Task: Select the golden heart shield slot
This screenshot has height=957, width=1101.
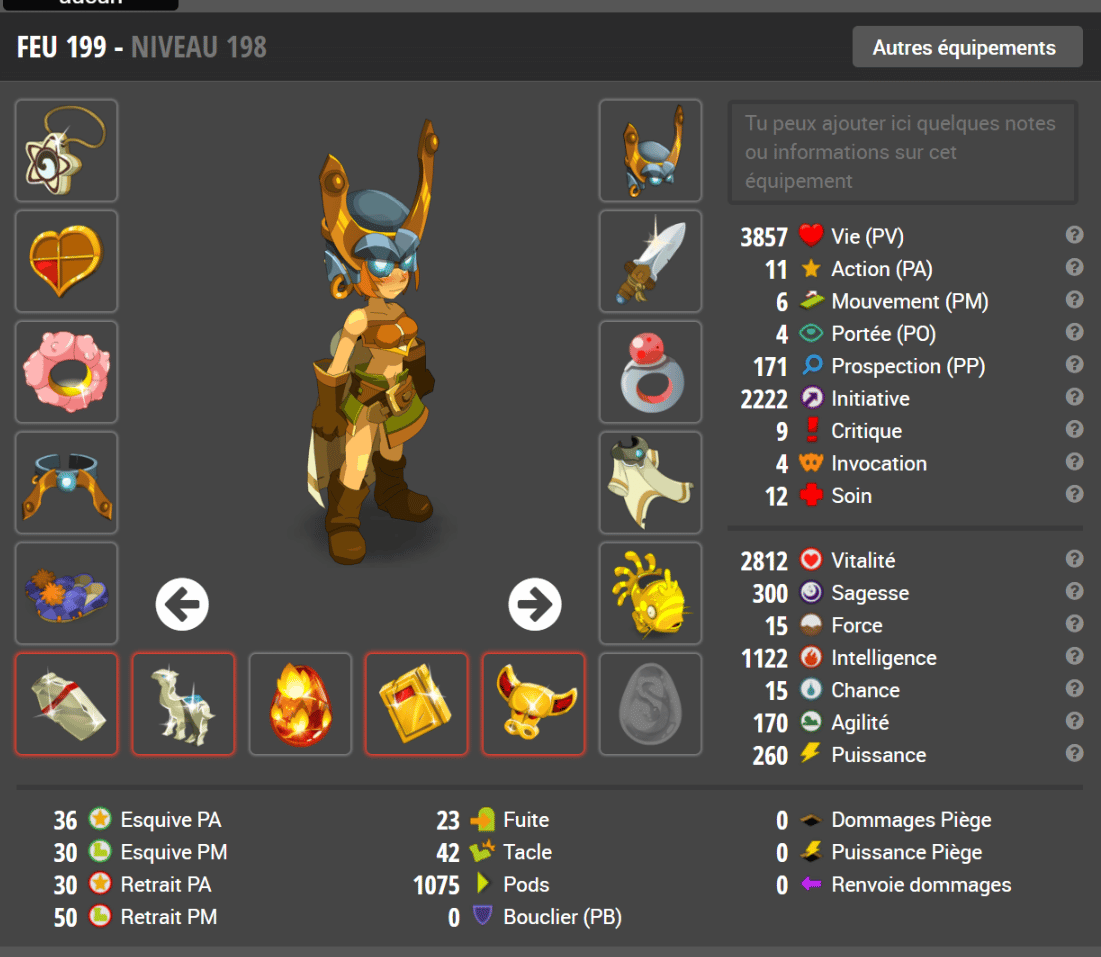Action: (66, 261)
